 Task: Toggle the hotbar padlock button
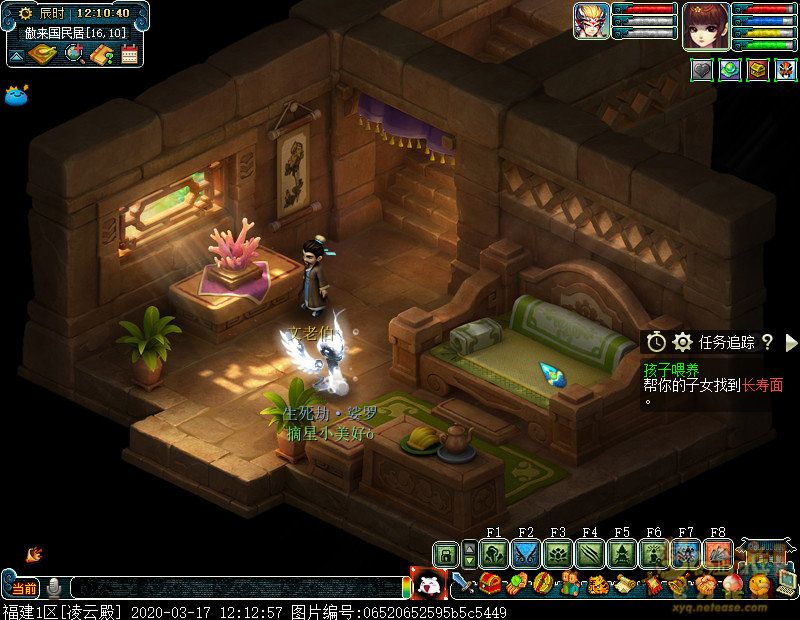pos(445,554)
